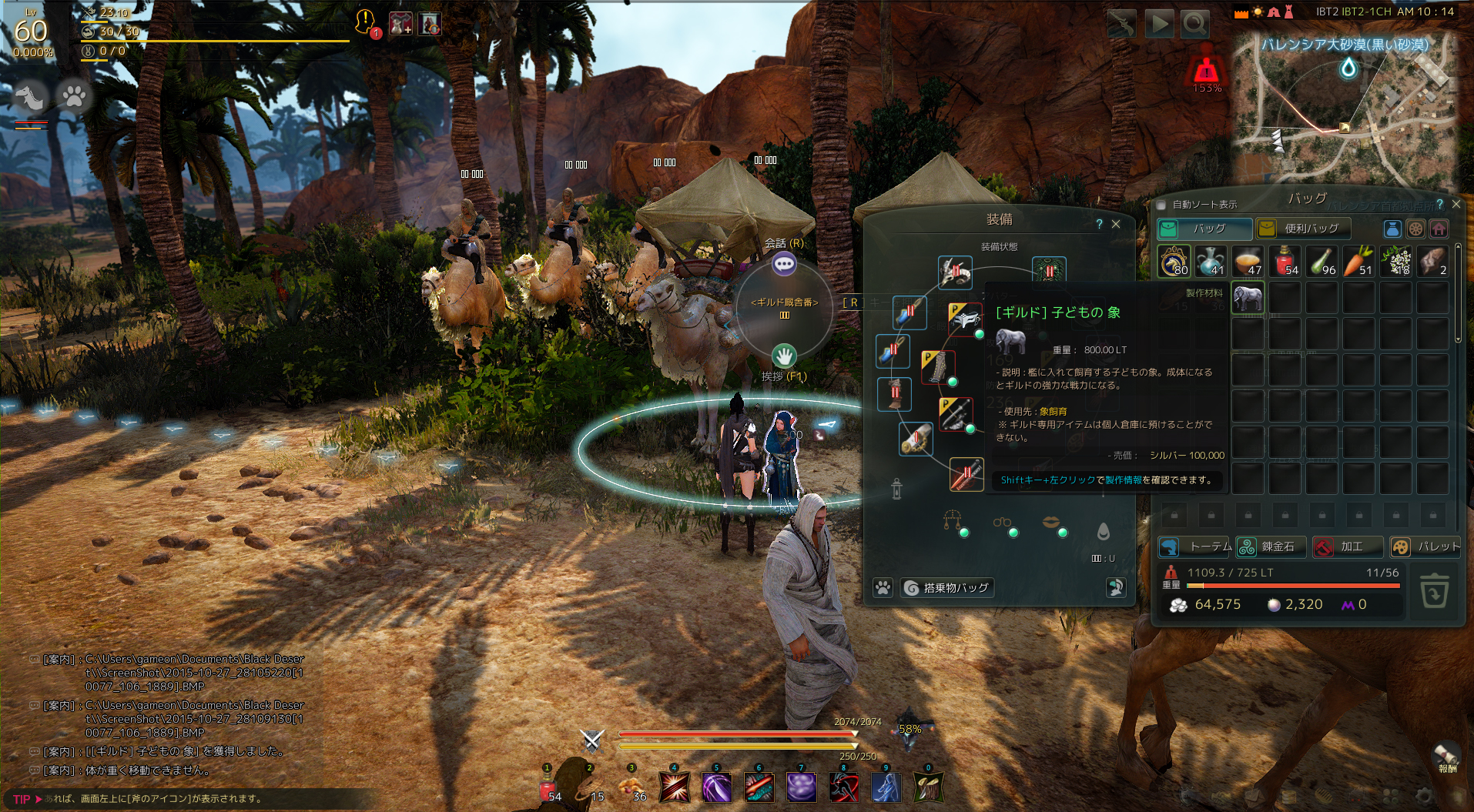Screen dimensions: 1474x812
Task: Click the paw pet icon at top left
Action: (74, 96)
